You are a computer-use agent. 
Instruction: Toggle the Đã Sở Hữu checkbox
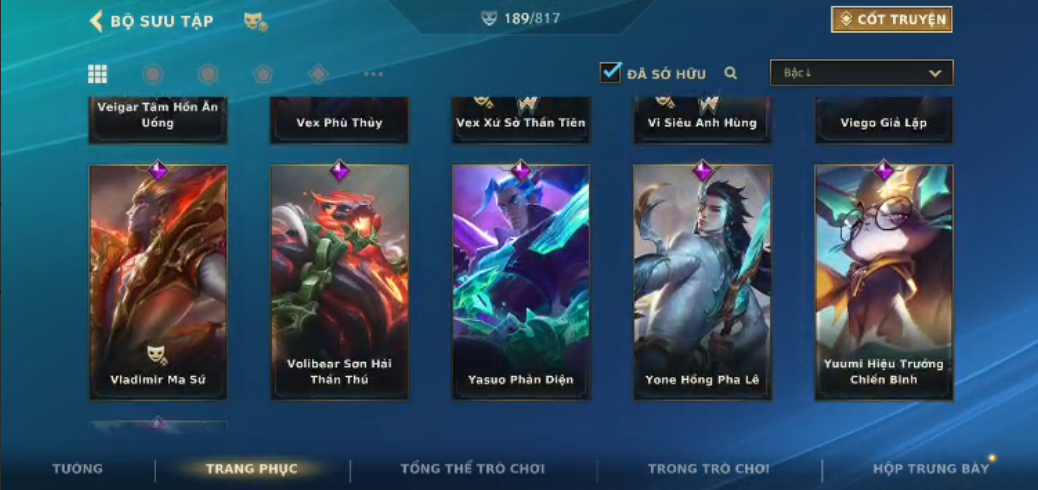610,72
